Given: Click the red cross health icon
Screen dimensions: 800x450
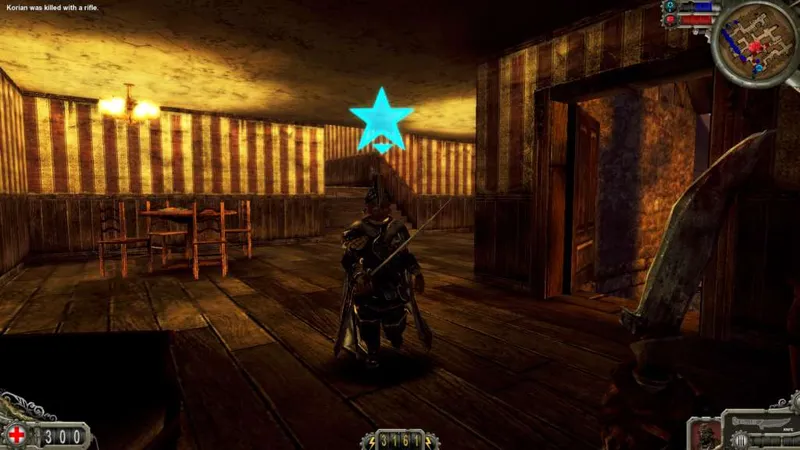Looking at the screenshot, I should click(x=17, y=435).
